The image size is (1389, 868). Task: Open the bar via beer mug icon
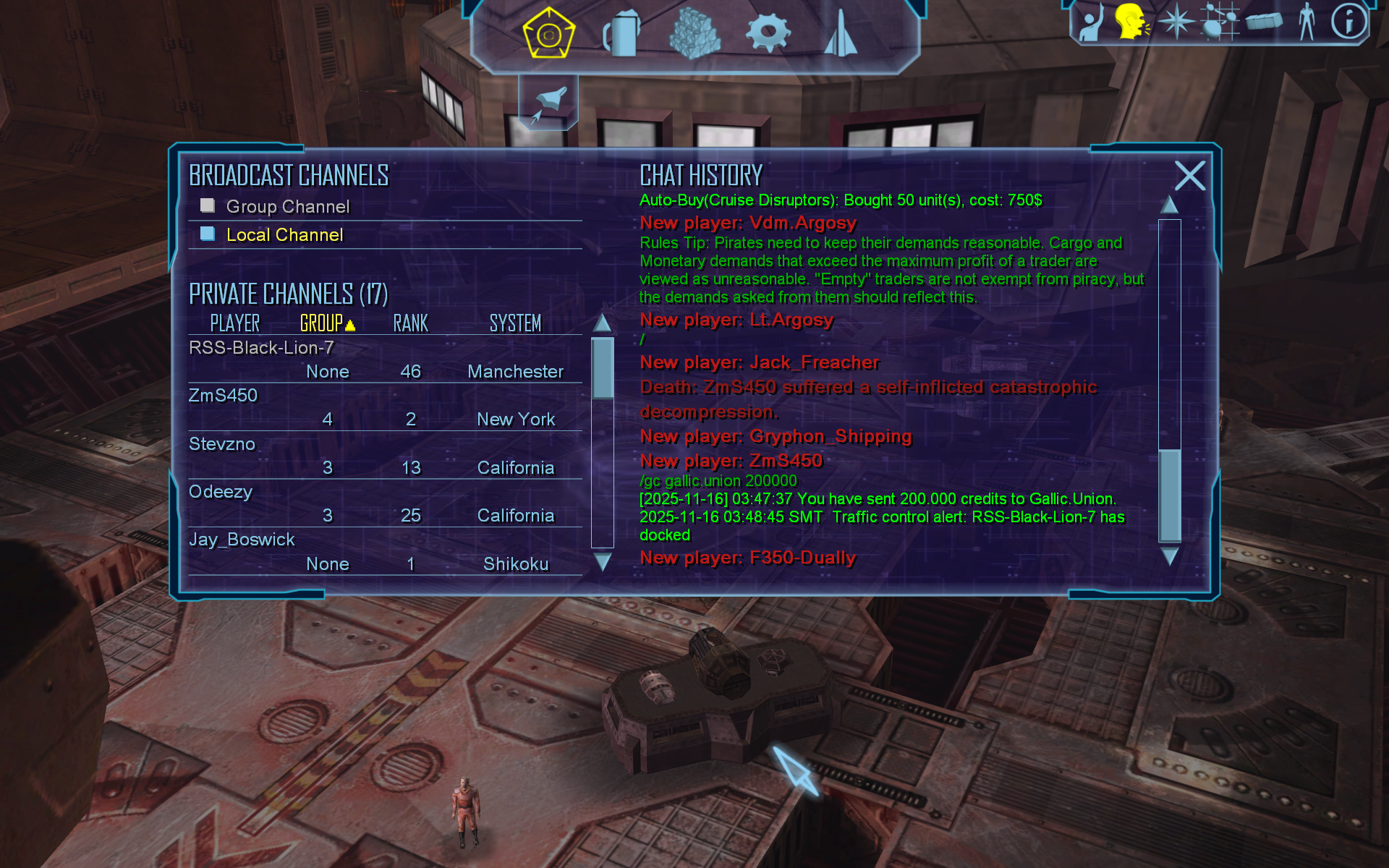tap(622, 33)
